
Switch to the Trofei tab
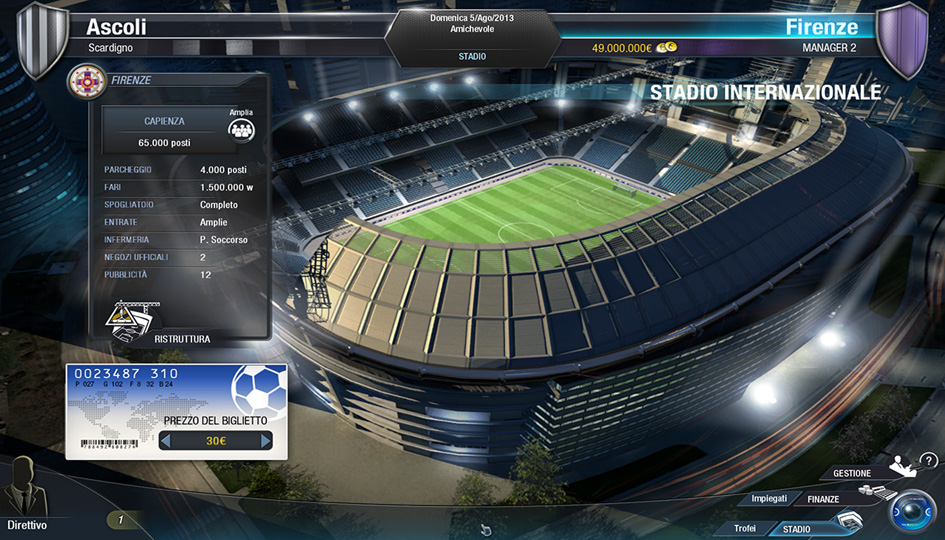[x=745, y=528]
